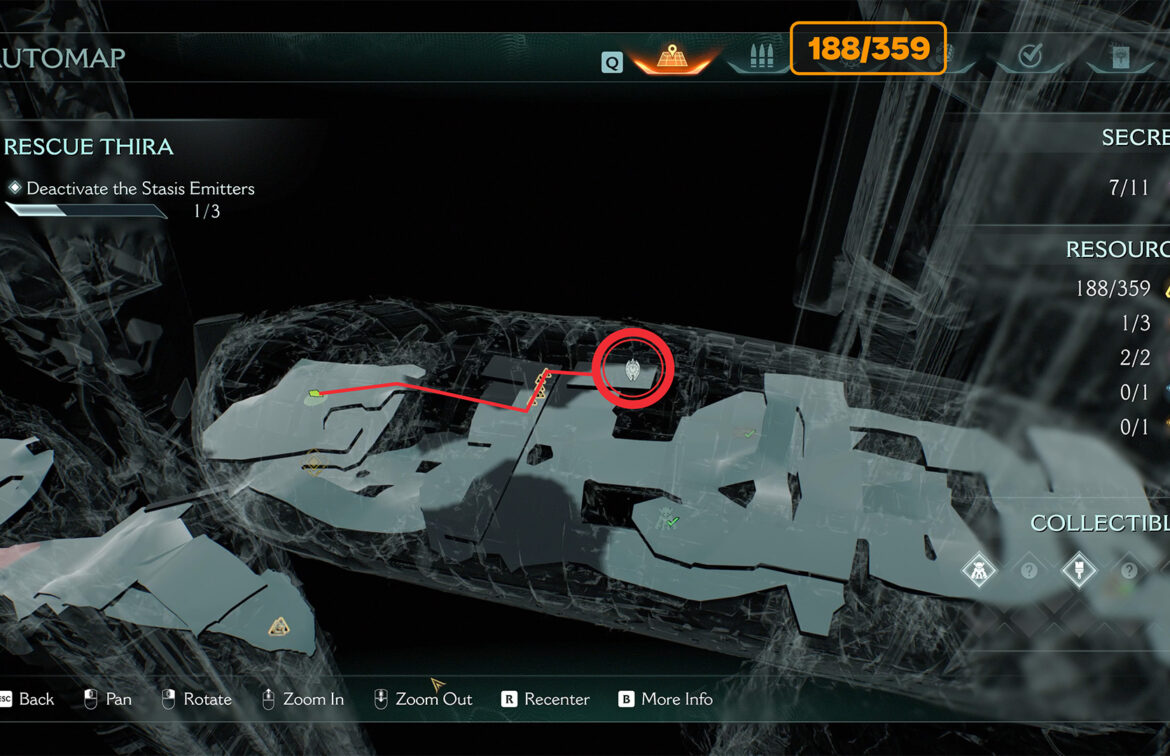
Task: Click the Deactivate the Stasis Emitters objective
Action: (x=140, y=188)
